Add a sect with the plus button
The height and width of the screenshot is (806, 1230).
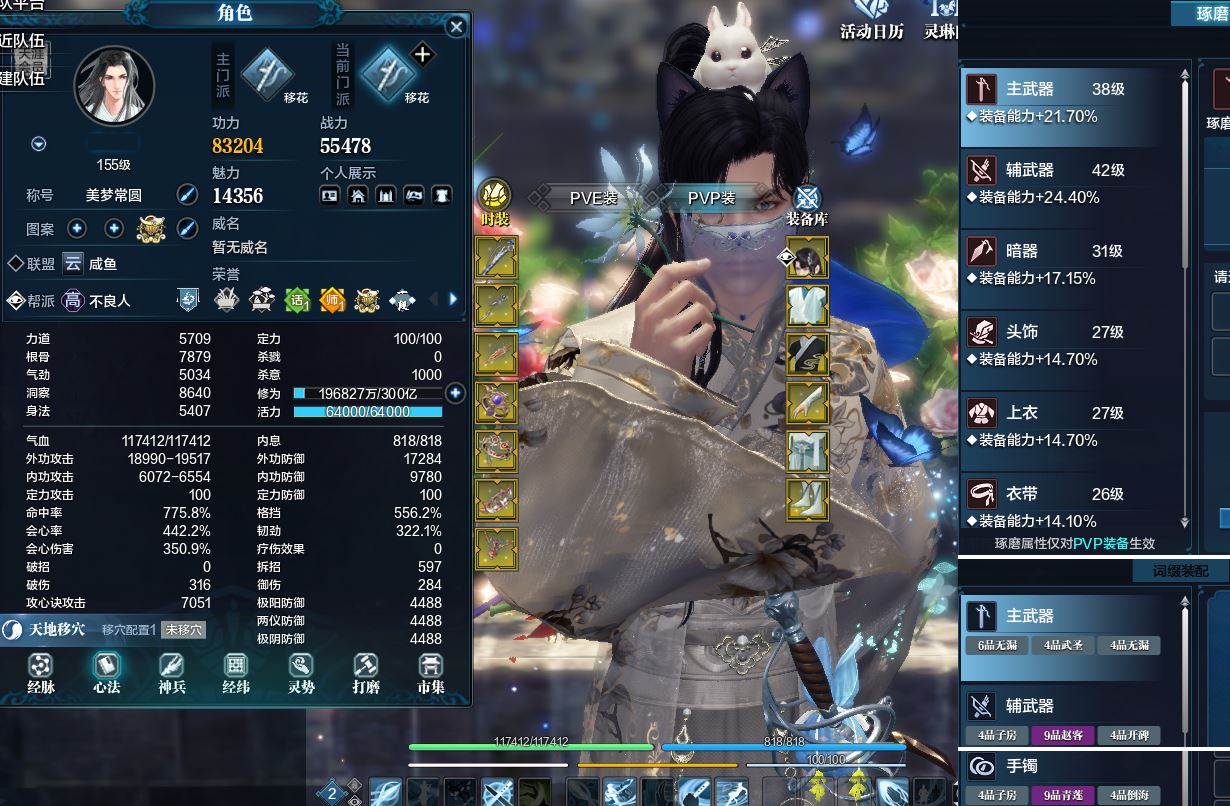click(x=422, y=55)
